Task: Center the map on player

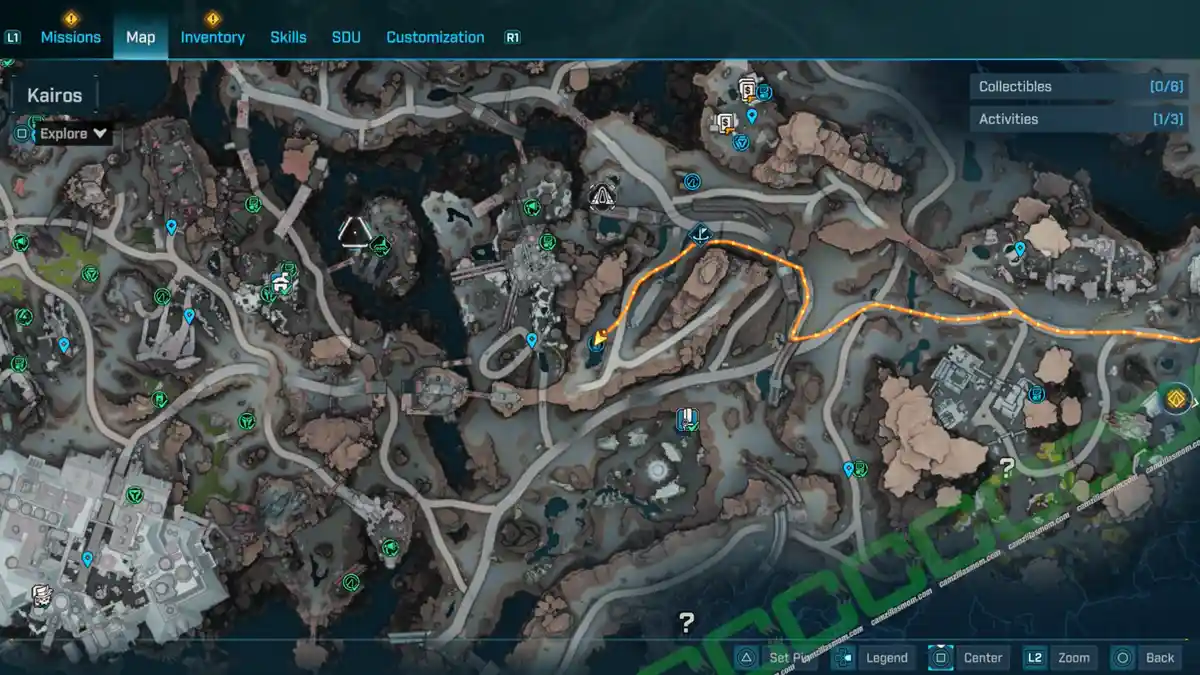Action: pos(969,657)
